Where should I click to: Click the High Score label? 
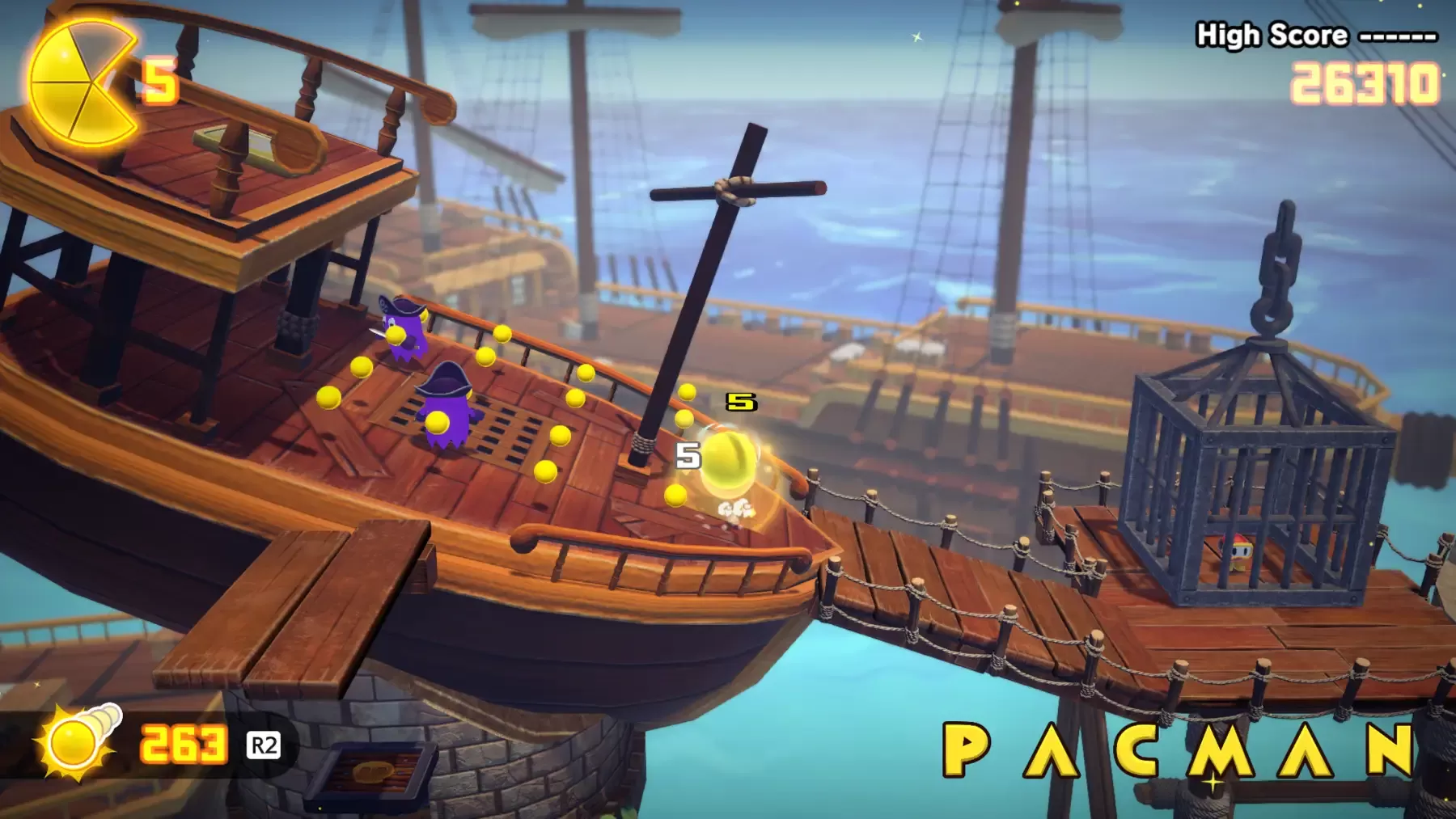1270,36
